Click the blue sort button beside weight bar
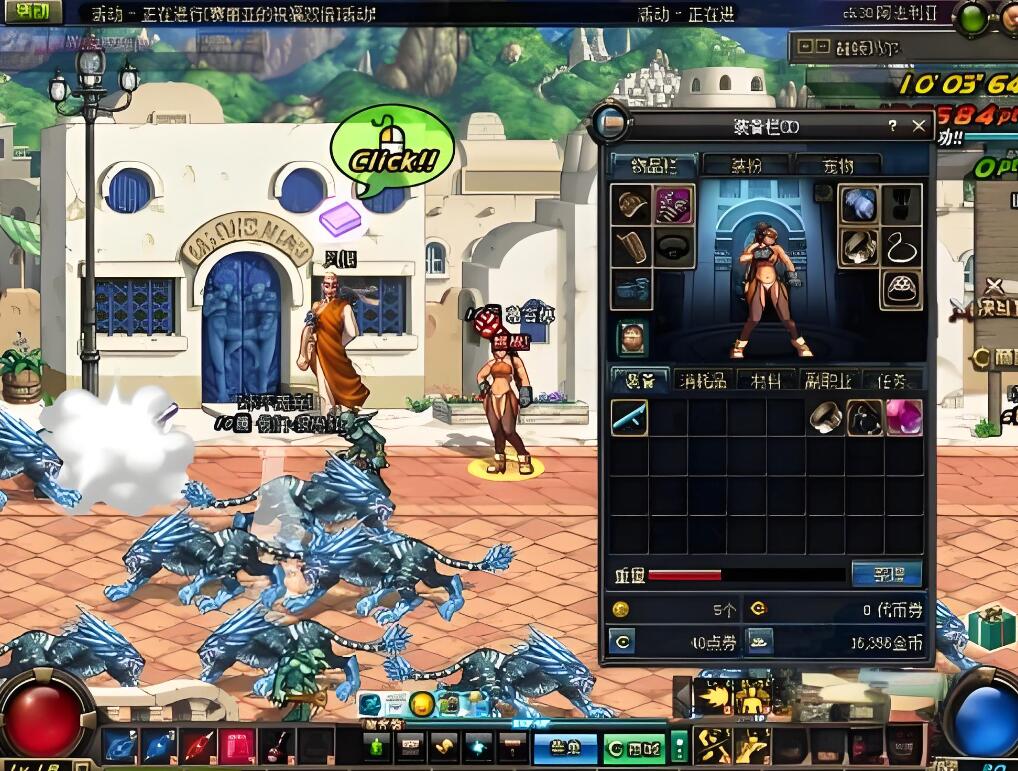Screen dimensions: 1018x771 tap(886, 574)
